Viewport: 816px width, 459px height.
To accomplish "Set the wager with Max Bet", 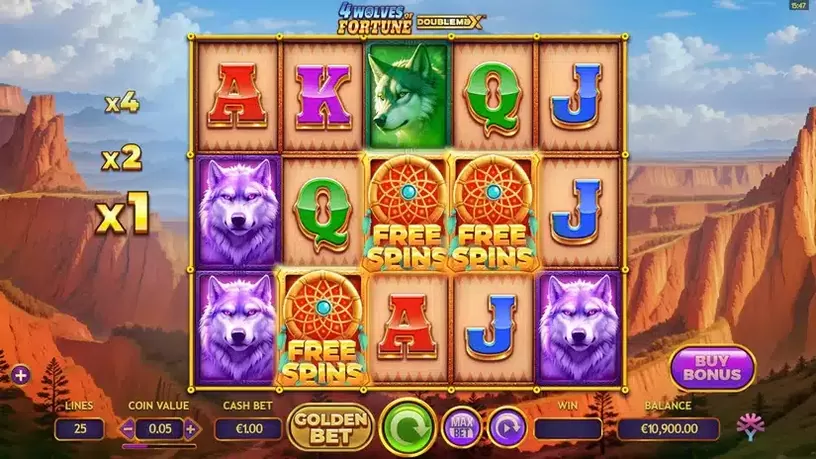I will point(461,427).
